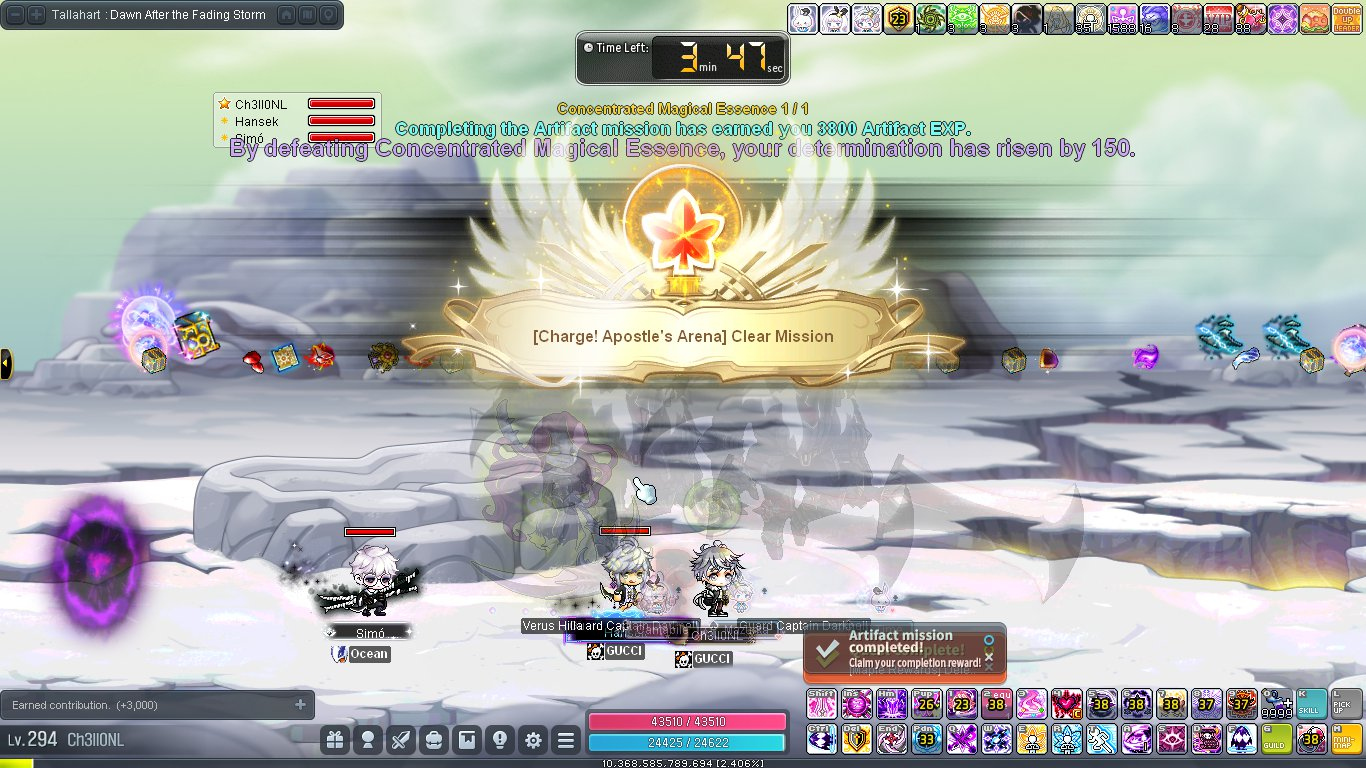Click the teal SKILL quickslot button

click(x=1310, y=704)
